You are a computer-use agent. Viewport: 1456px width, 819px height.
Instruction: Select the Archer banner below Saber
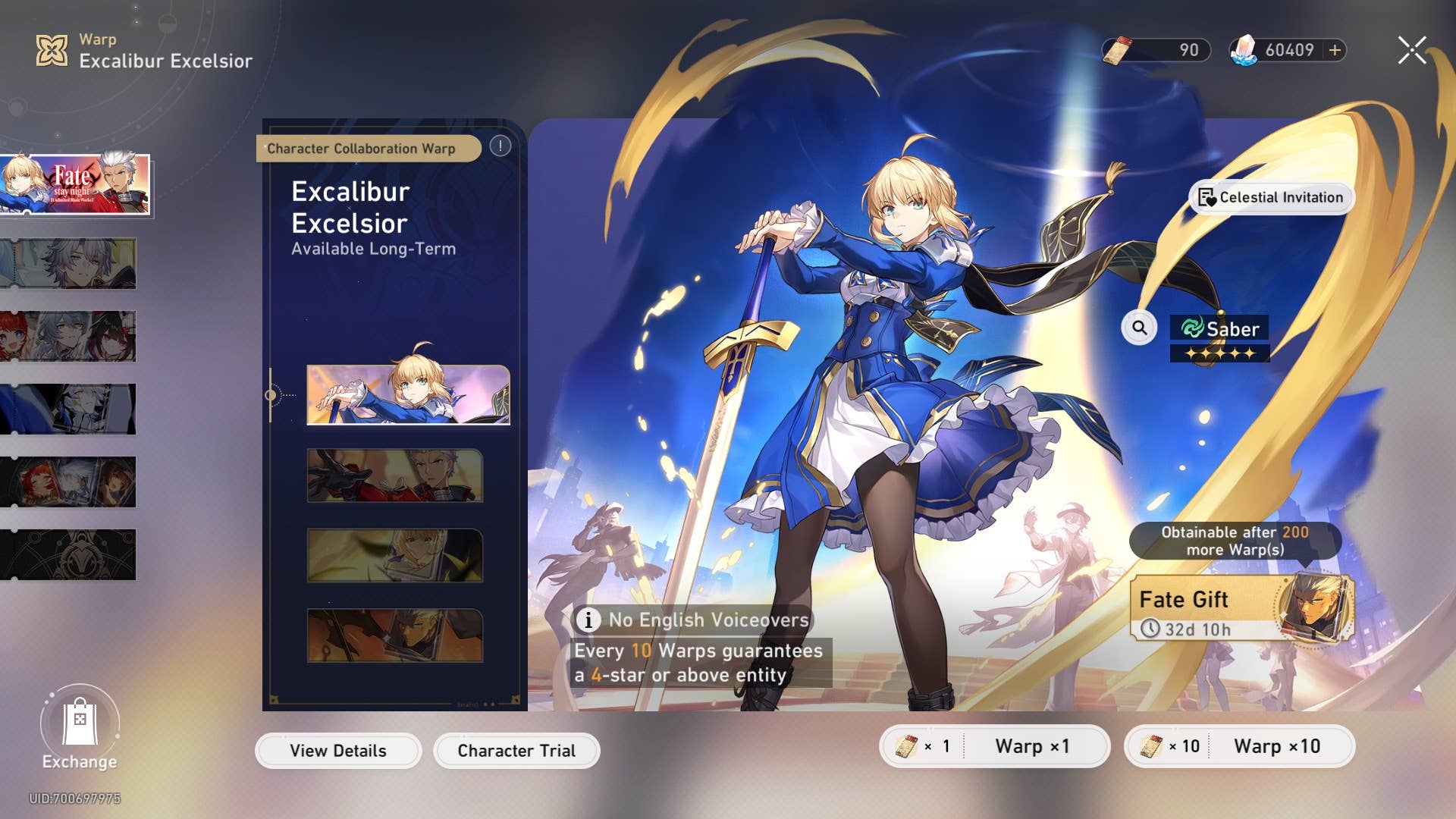tap(396, 474)
